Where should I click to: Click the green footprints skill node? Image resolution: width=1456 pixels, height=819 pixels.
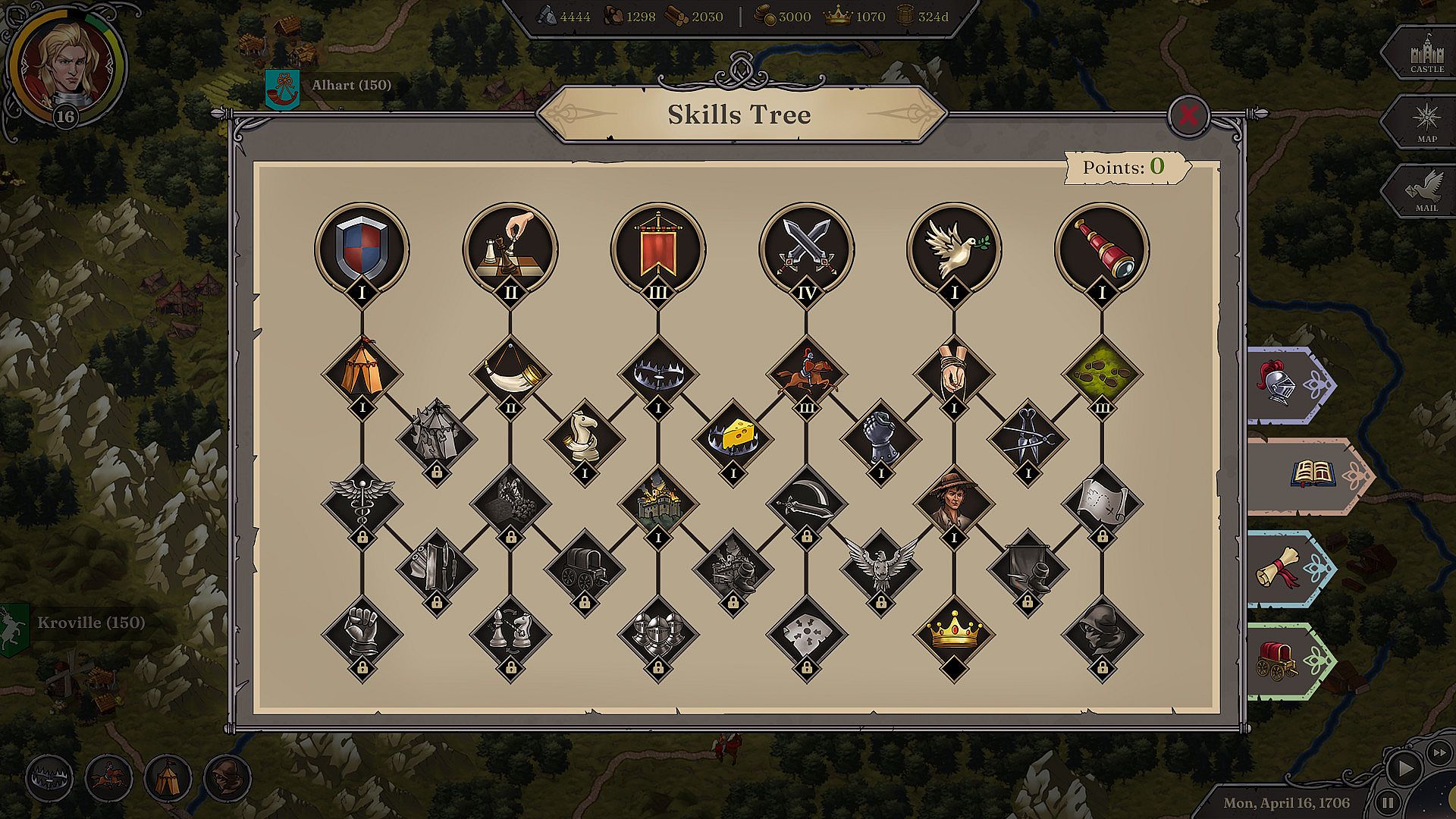[1102, 372]
